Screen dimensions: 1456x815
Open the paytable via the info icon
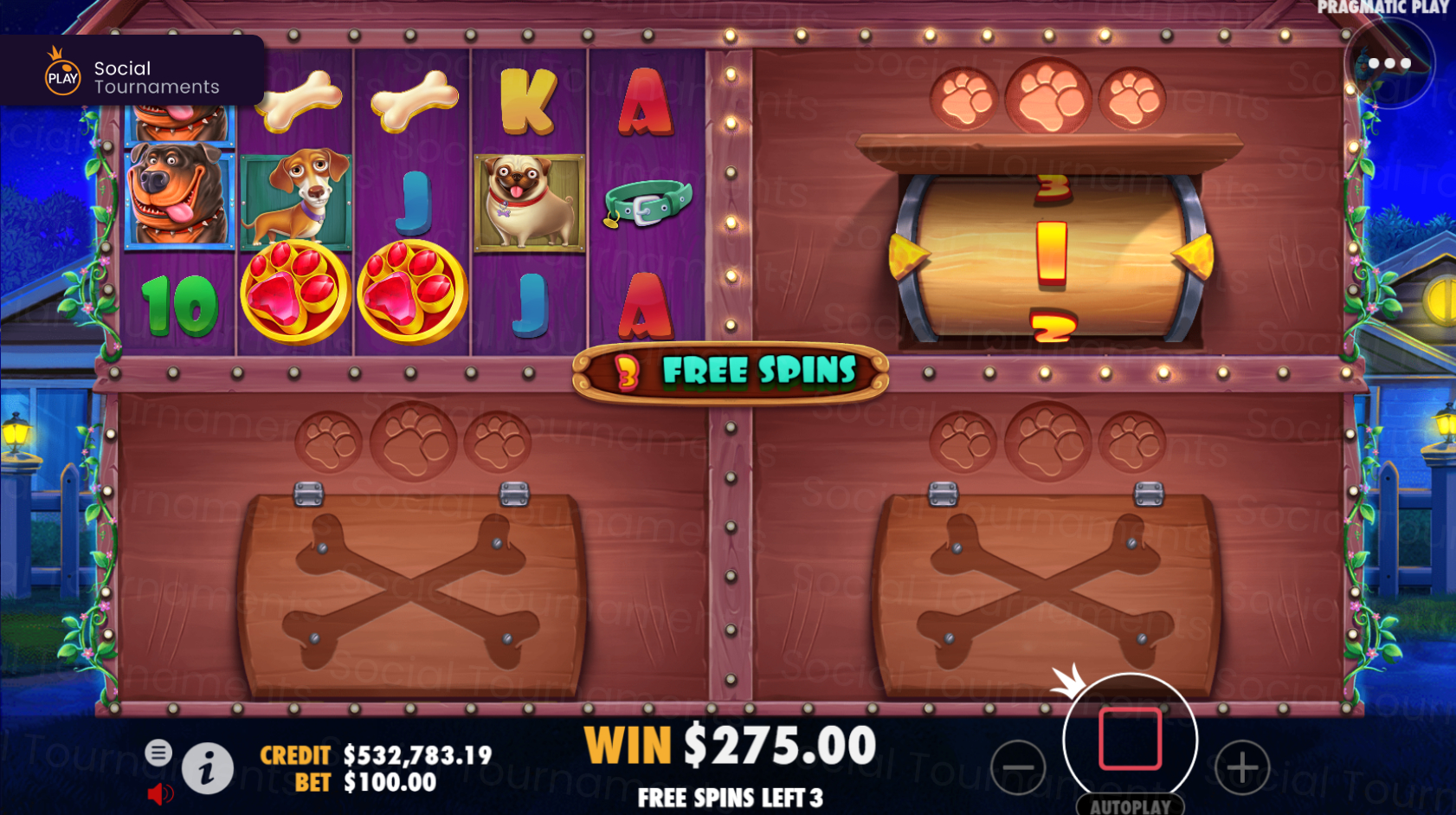pos(208,766)
